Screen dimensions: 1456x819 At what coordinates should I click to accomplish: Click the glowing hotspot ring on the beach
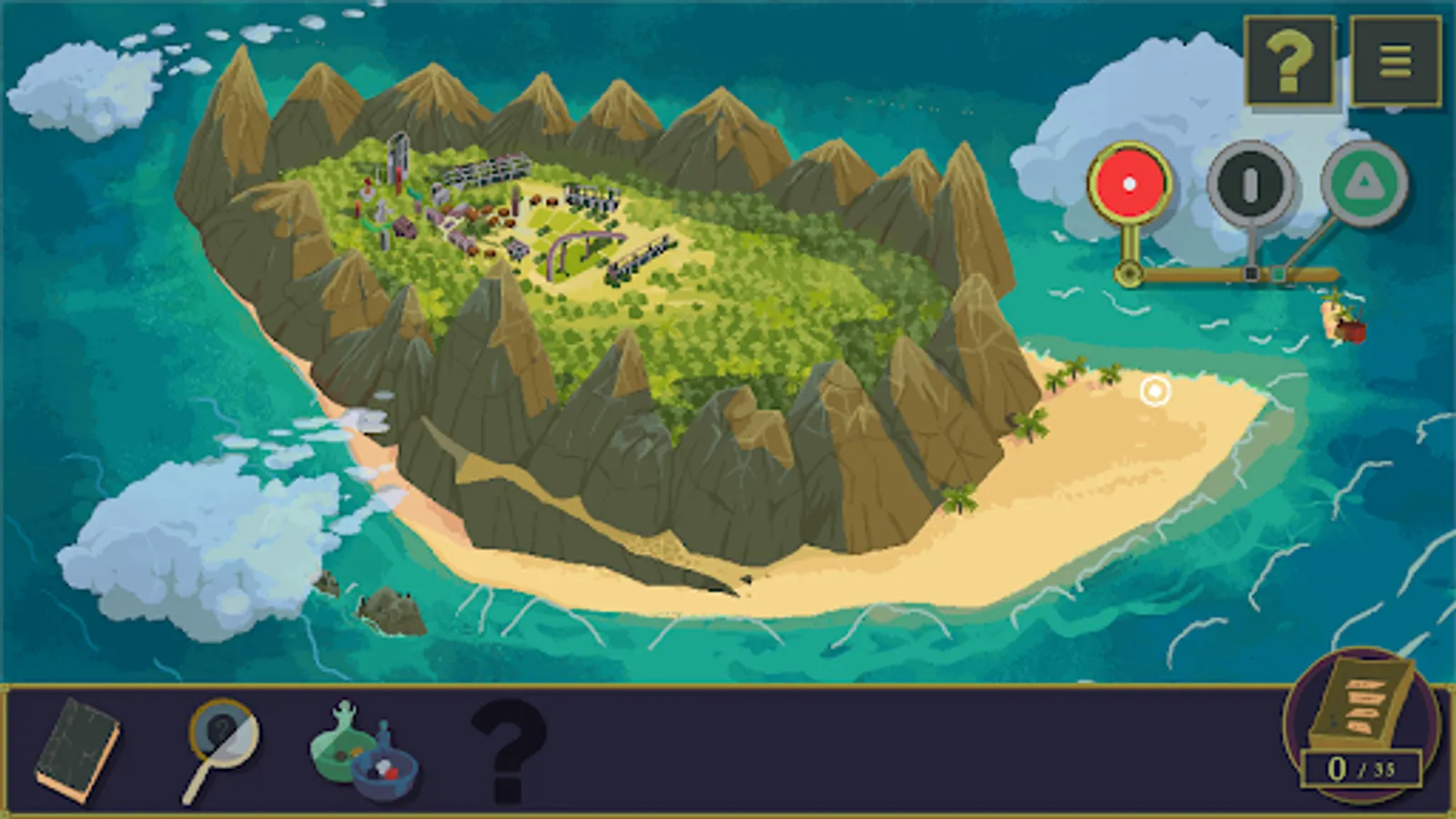click(x=1155, y=391)
